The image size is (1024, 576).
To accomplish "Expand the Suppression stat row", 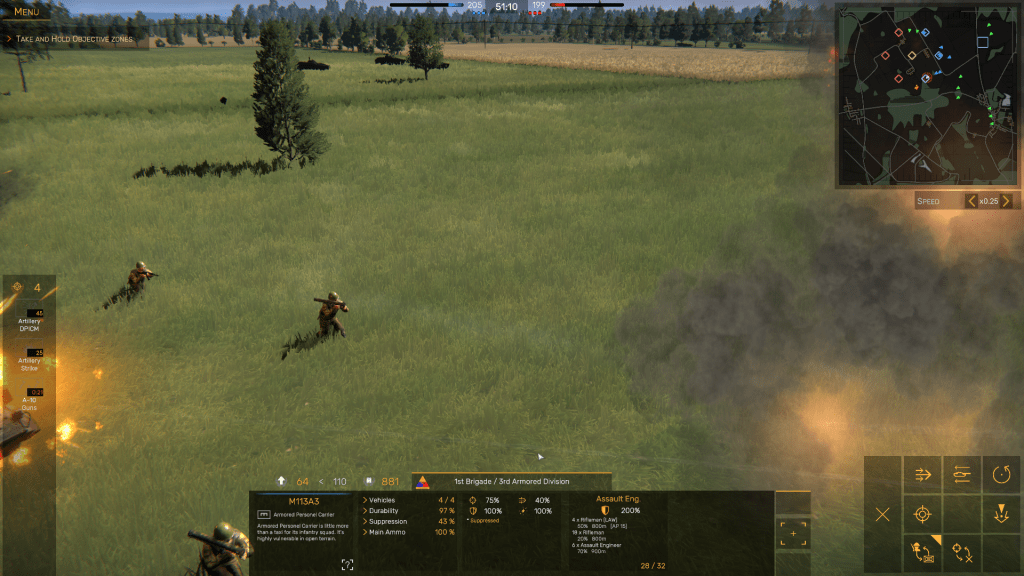I will [x=387, y=521].
